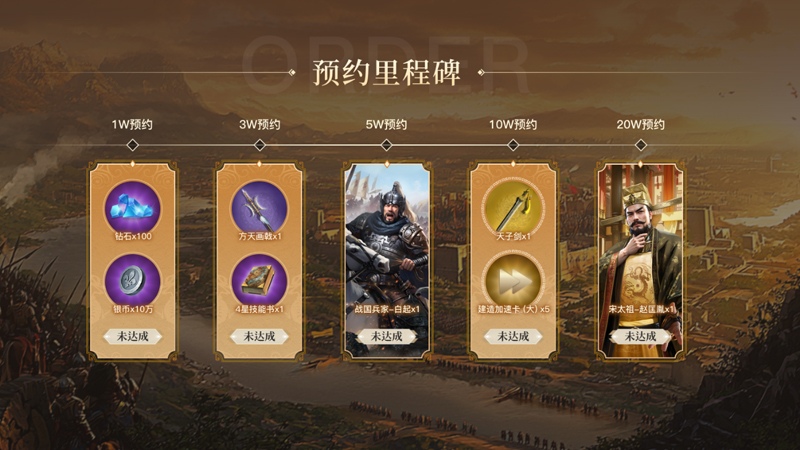Click 未达成 button on the 白起 card
This screenshot has height=450, width=800.
pos(386,336)
